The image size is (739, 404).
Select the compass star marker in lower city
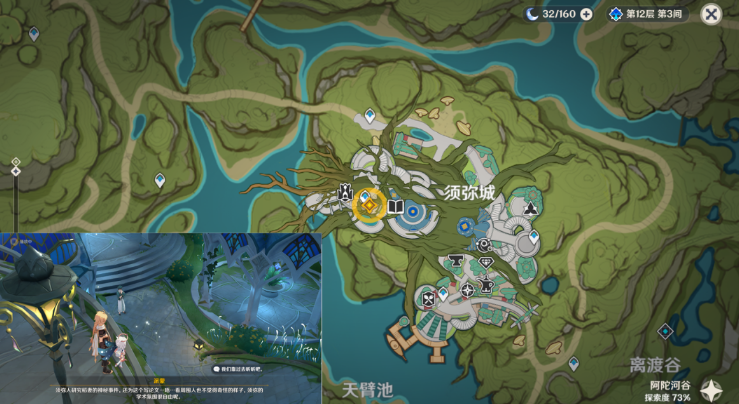(x=467, y=290)
